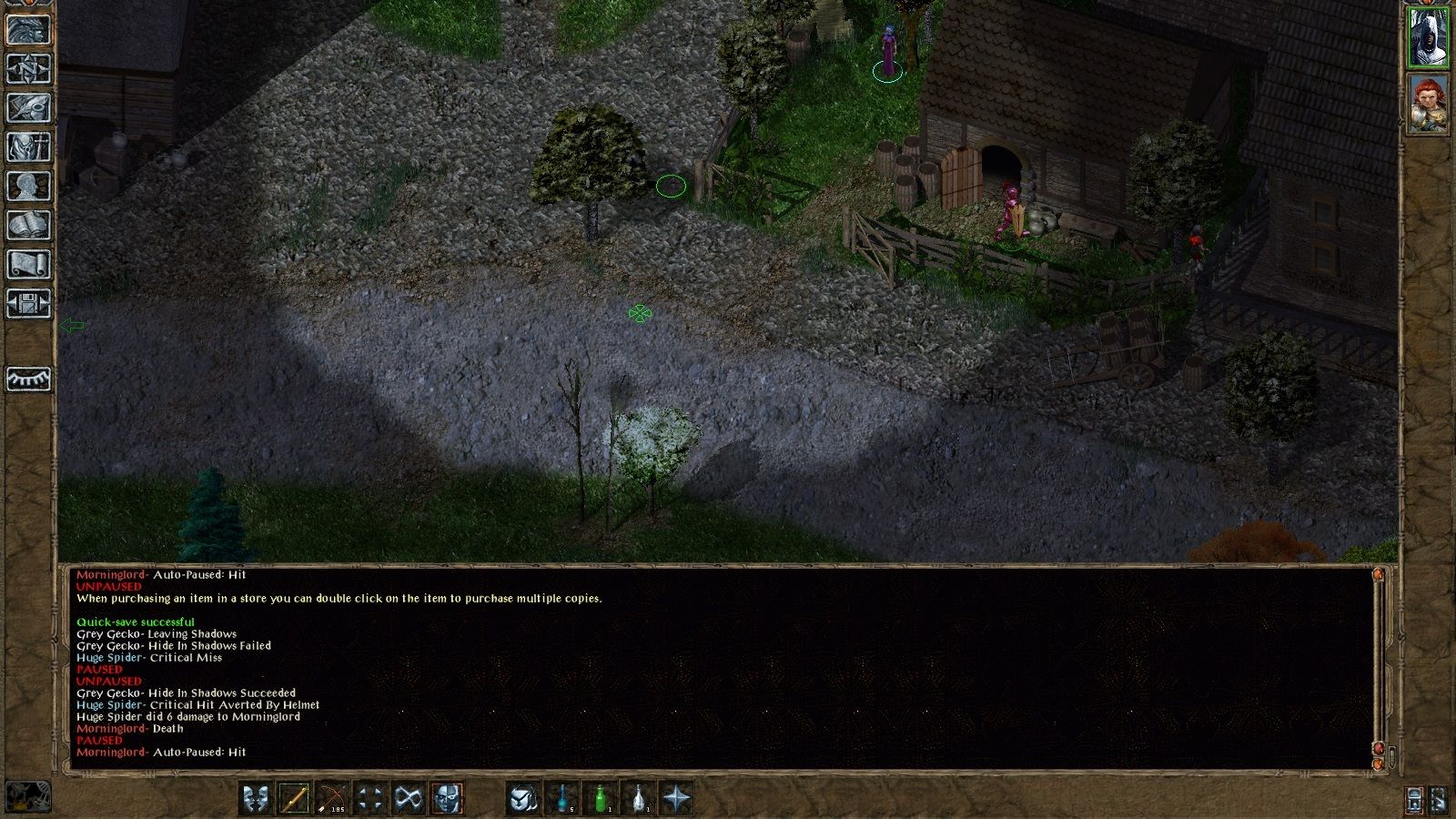Screen dimensions: 1456x819
Task: Use the white flask quick item
Action: pyautogui.click(x=639, y=799)
